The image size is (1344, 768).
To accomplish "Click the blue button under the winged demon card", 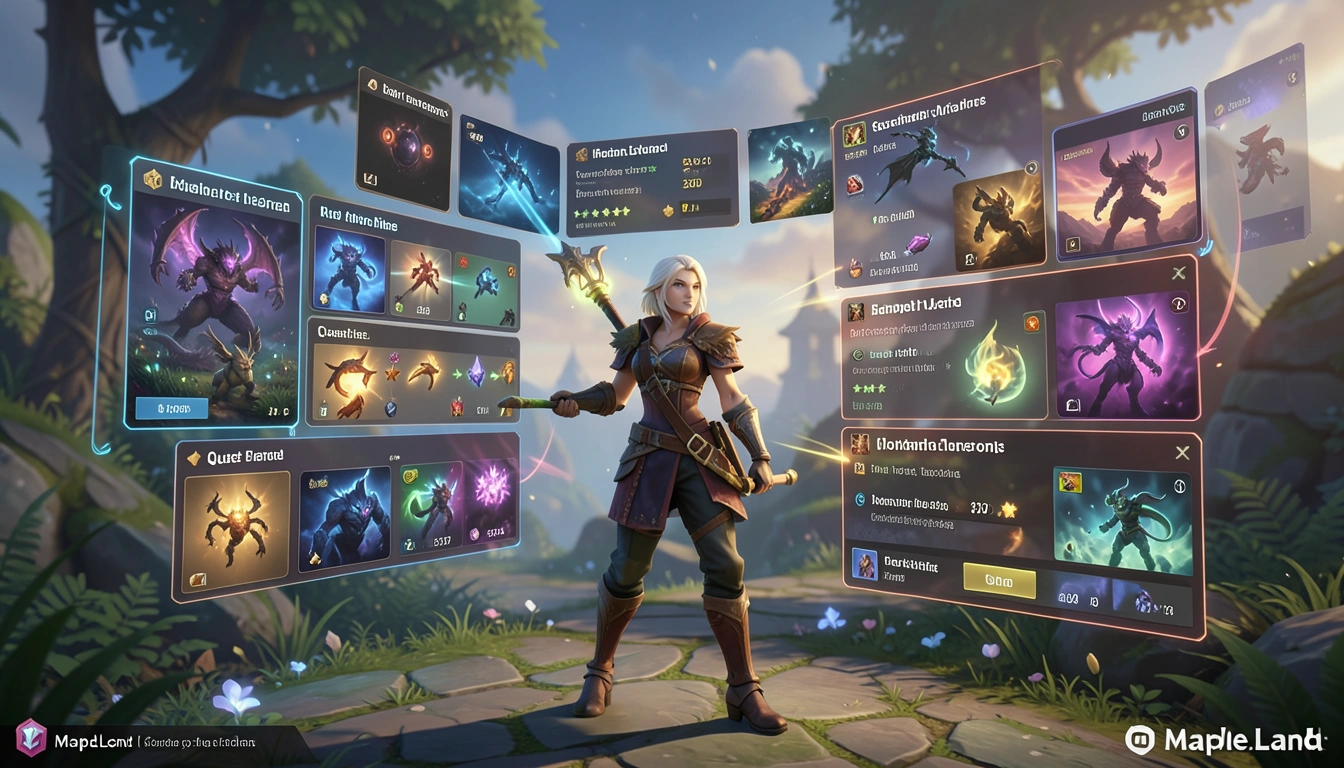I will [x=171, y=407].
